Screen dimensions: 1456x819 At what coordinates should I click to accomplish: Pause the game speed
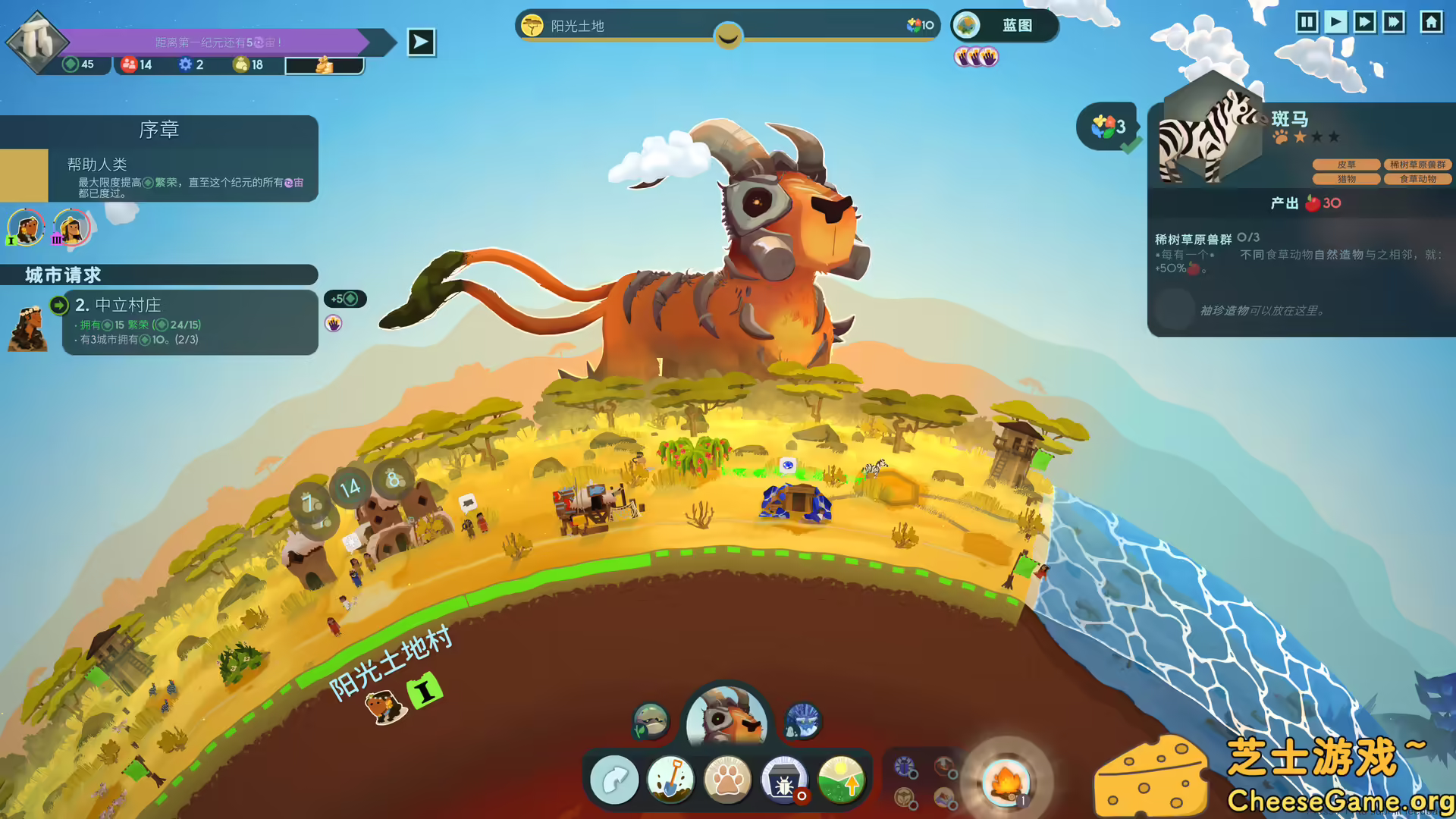1306,22
